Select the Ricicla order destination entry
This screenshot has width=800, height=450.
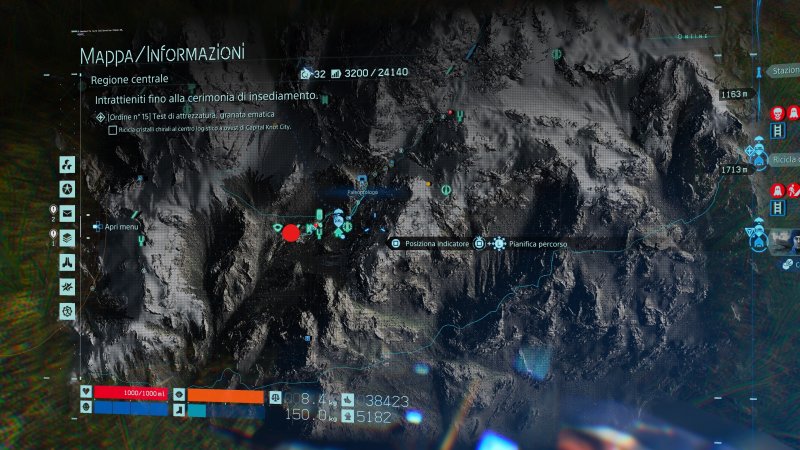coord(783,160)
